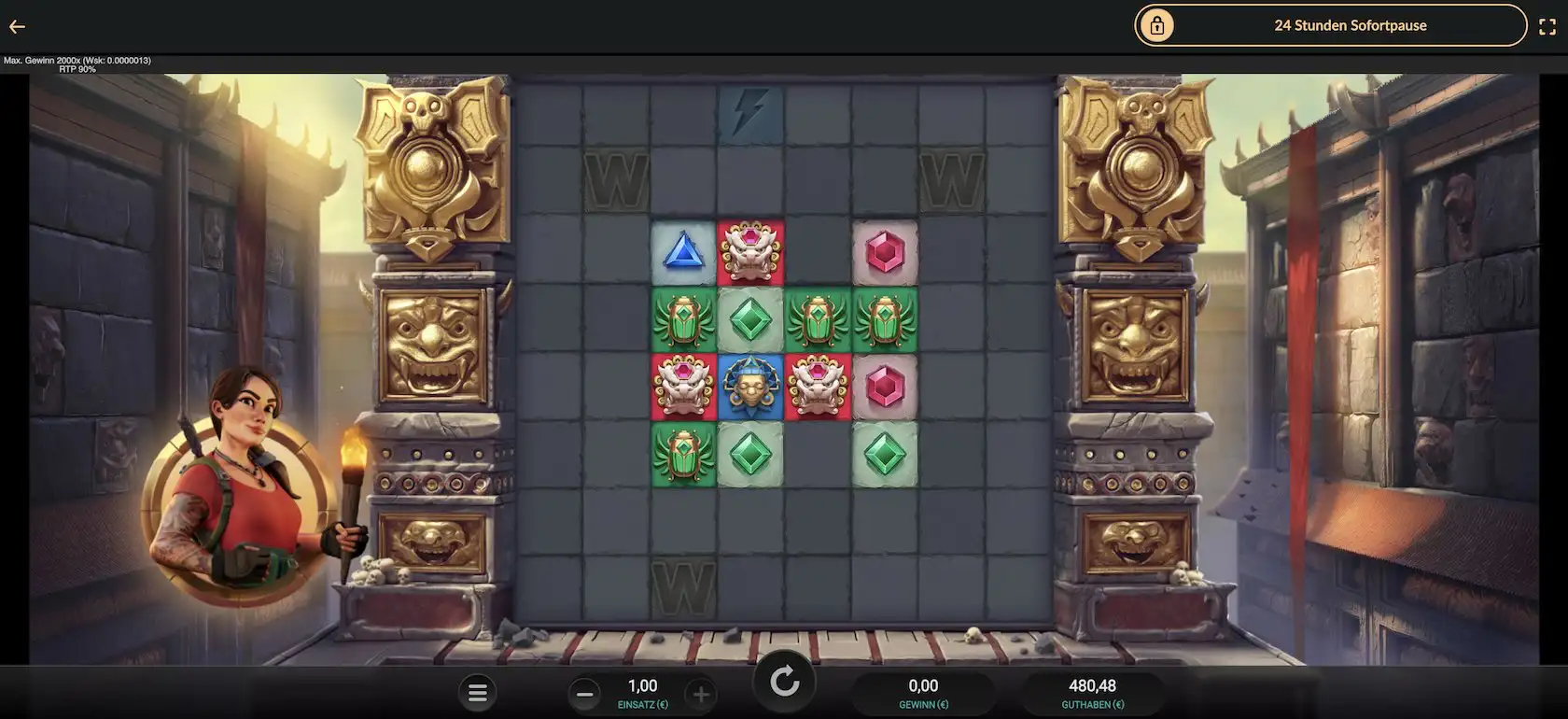Click the GEWINN winnings display

click(923, 691)
